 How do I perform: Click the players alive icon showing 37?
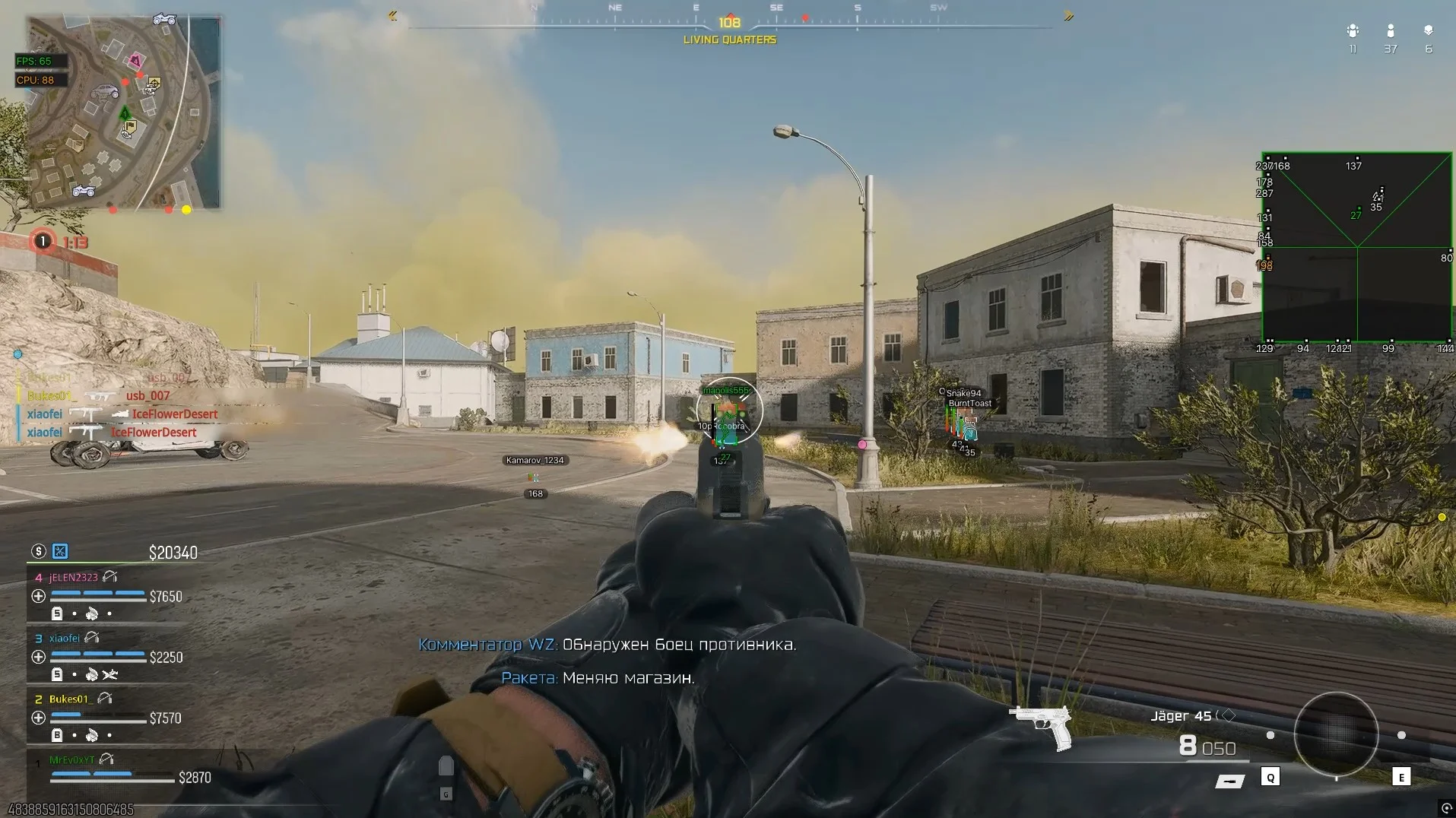point(1391,30)
